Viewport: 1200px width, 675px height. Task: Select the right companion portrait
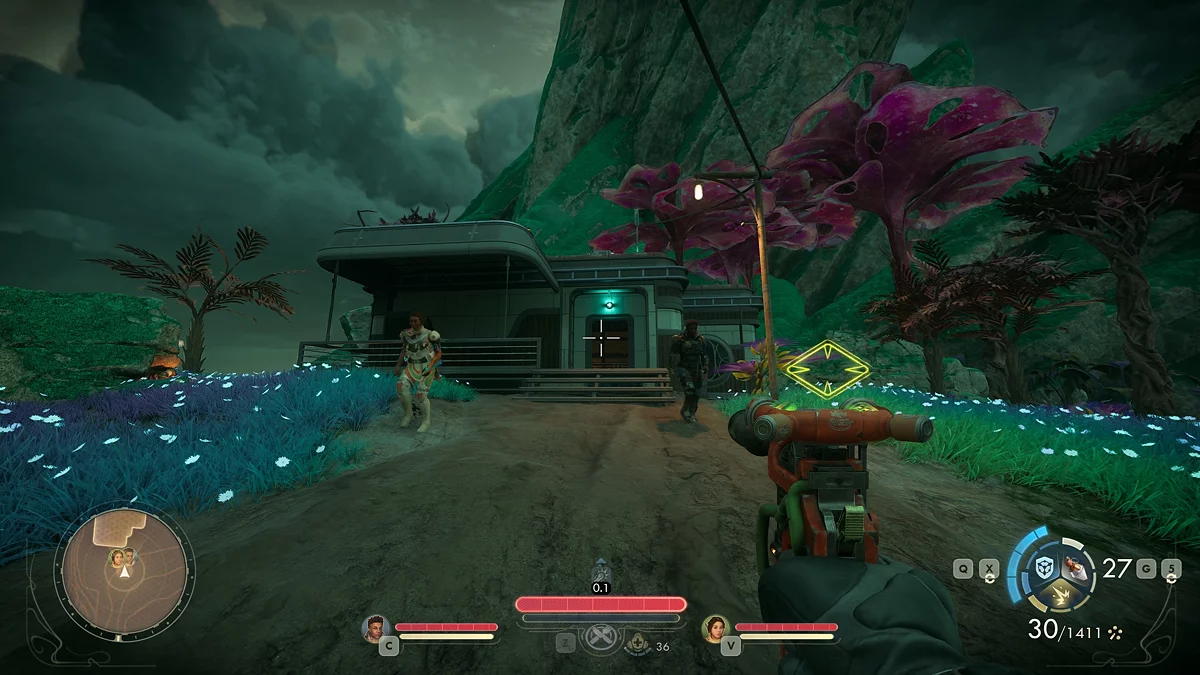click(x=715, y=627)
